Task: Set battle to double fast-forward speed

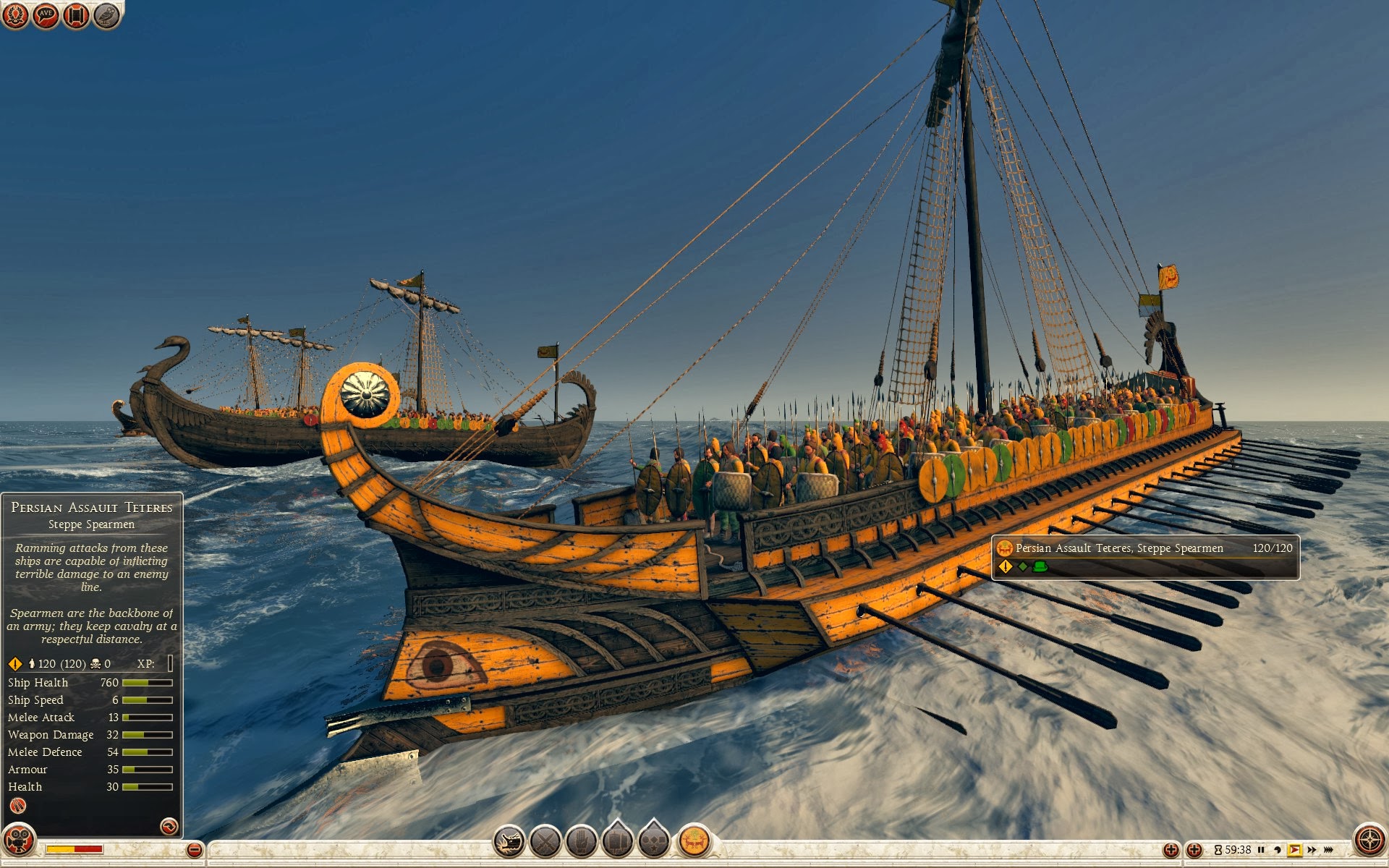Action: pos(1312,850)
